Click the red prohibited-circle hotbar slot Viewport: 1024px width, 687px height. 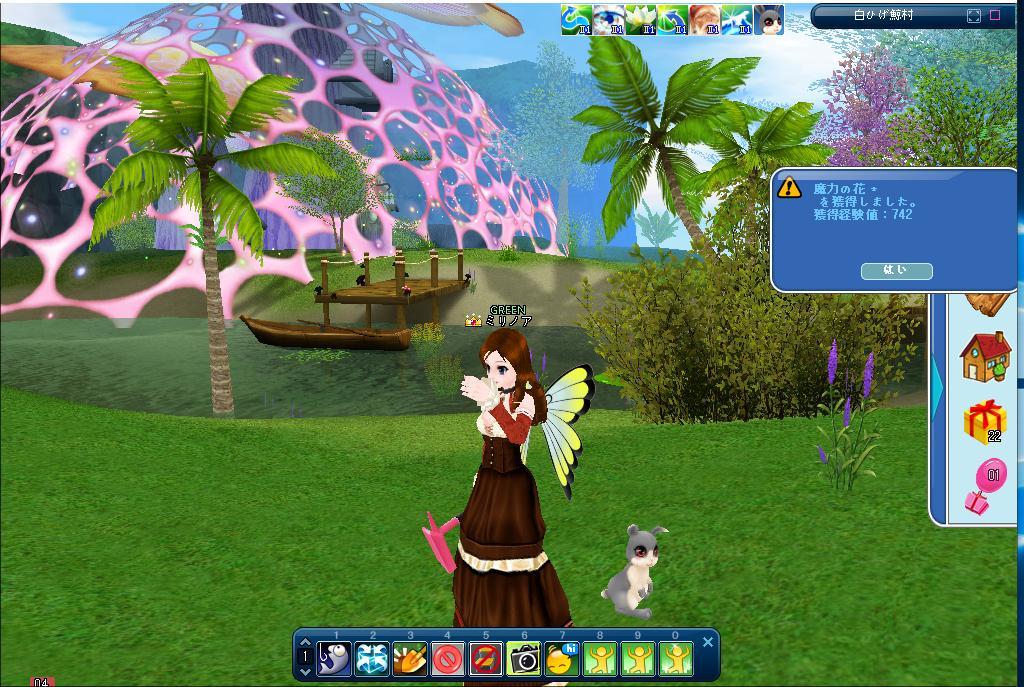[x=448, y=658]
